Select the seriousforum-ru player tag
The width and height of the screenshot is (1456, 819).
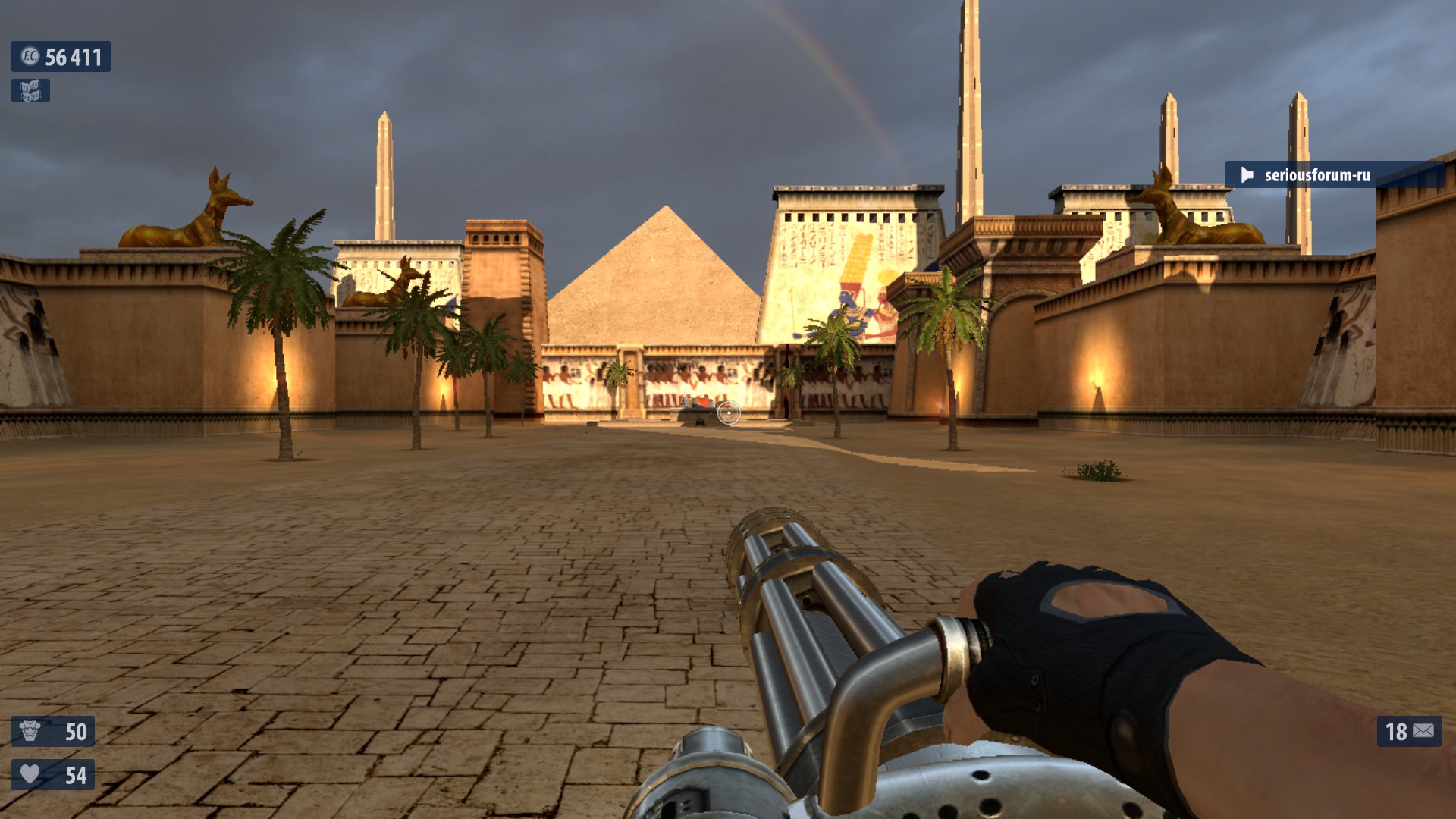pos(1316,175)
